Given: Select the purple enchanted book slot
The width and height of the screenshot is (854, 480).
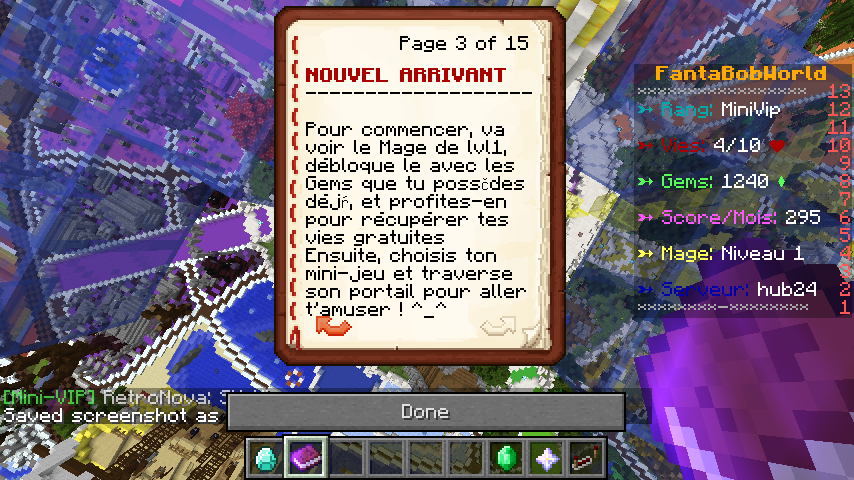Looking at the screenshot, I should (305, 457).
